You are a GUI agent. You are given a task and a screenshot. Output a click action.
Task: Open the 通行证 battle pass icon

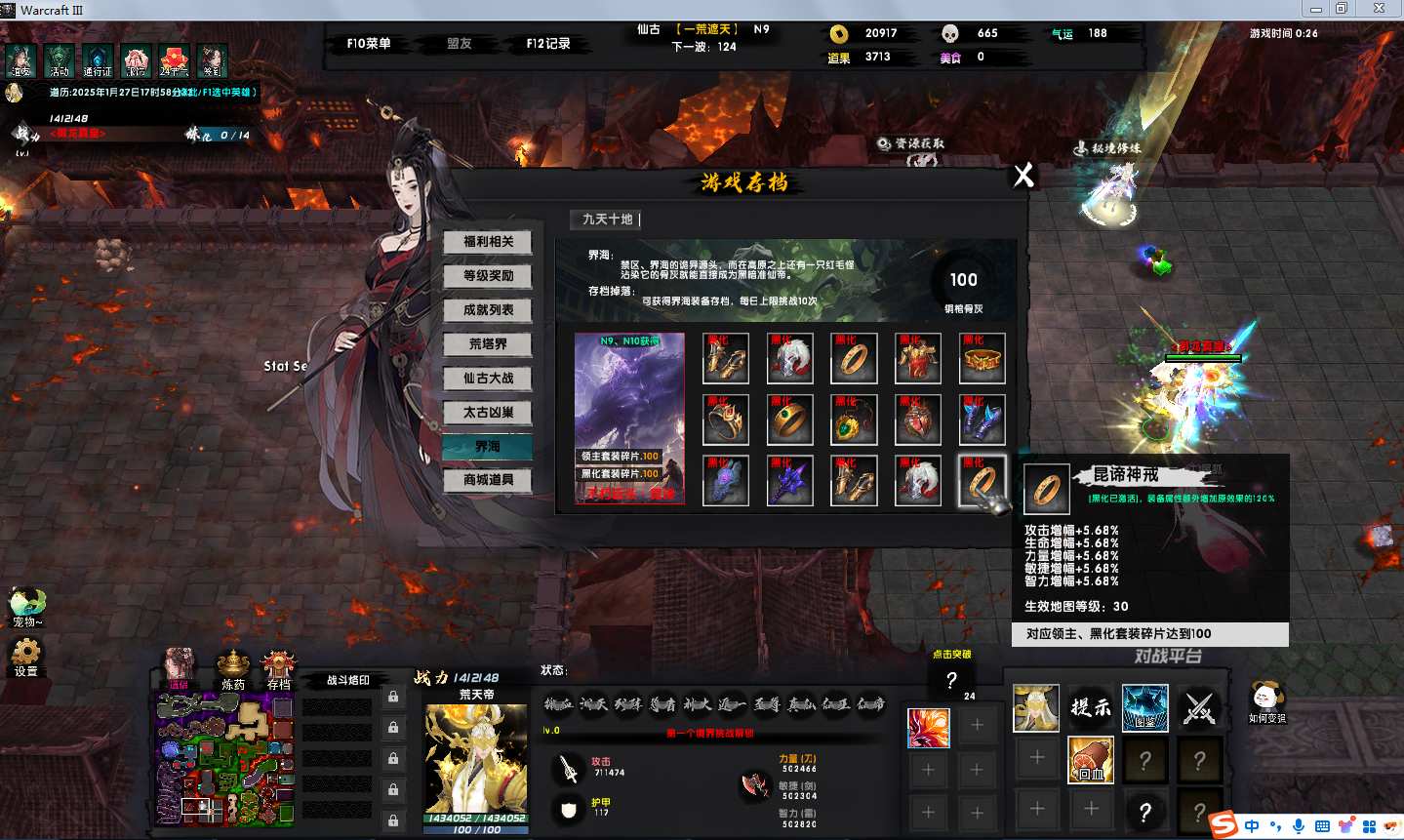pos(98,60)
